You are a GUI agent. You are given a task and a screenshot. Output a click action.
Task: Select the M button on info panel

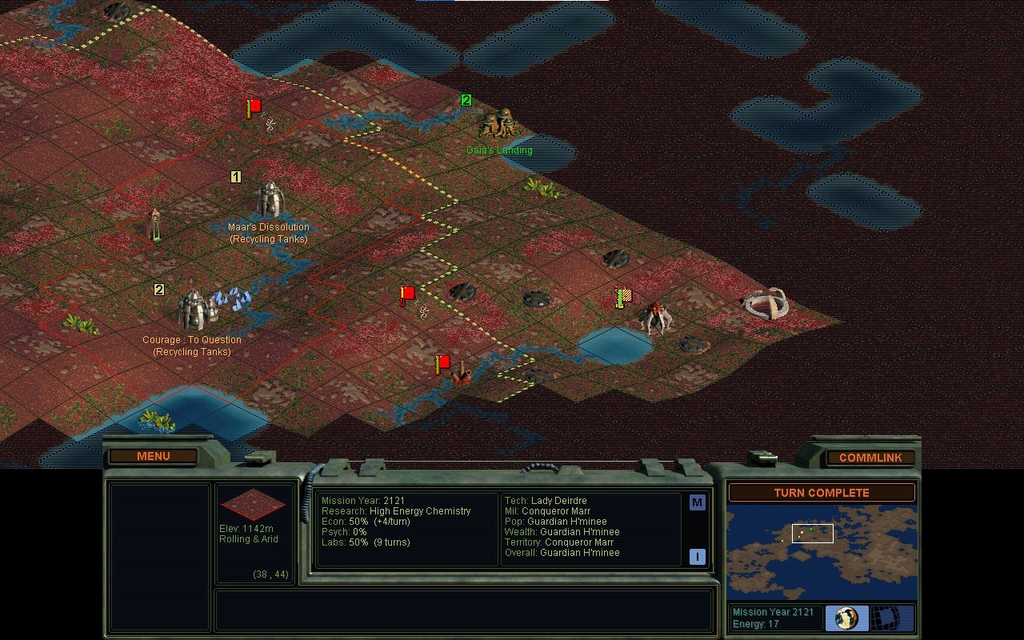(697, 503)
